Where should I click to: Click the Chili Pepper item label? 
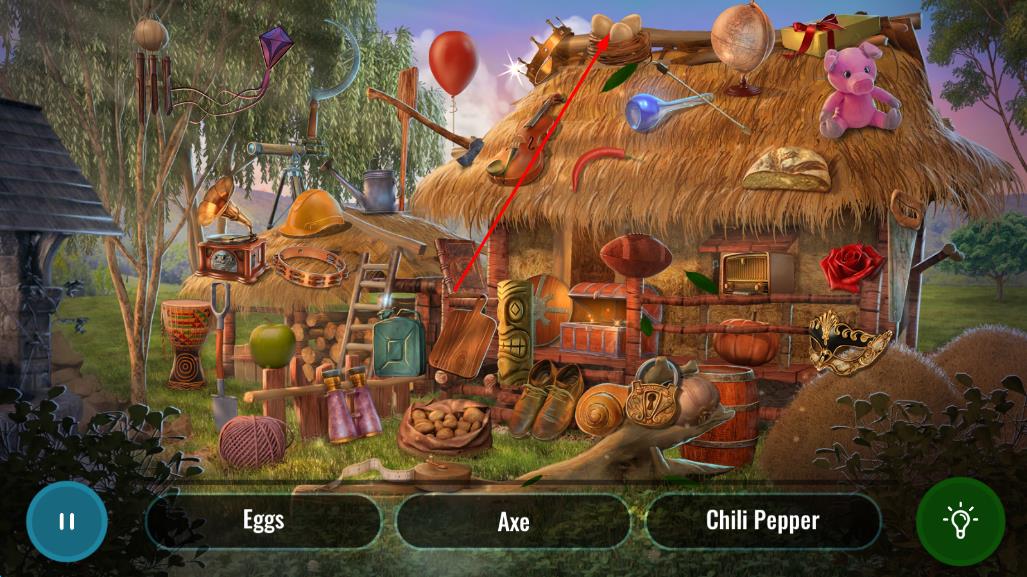click(762, 521)
